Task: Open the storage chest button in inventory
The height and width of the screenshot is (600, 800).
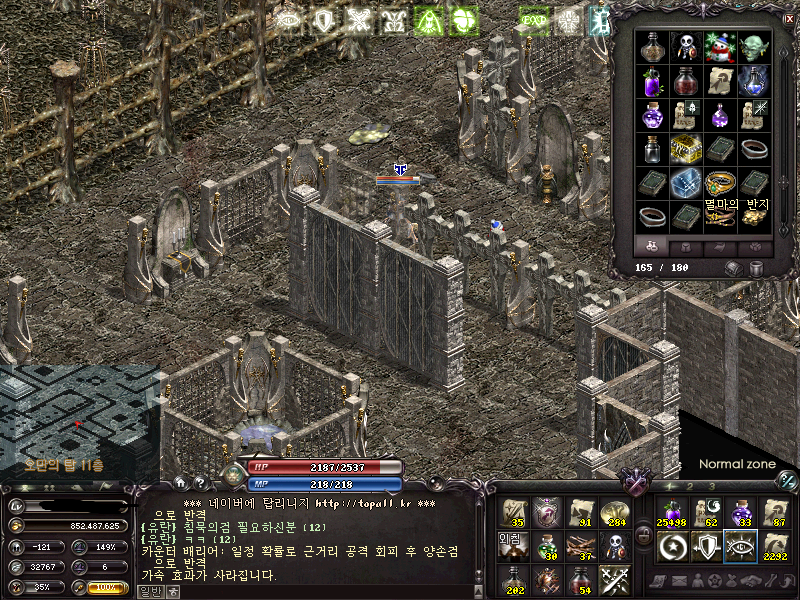Action: coord(733,268)
